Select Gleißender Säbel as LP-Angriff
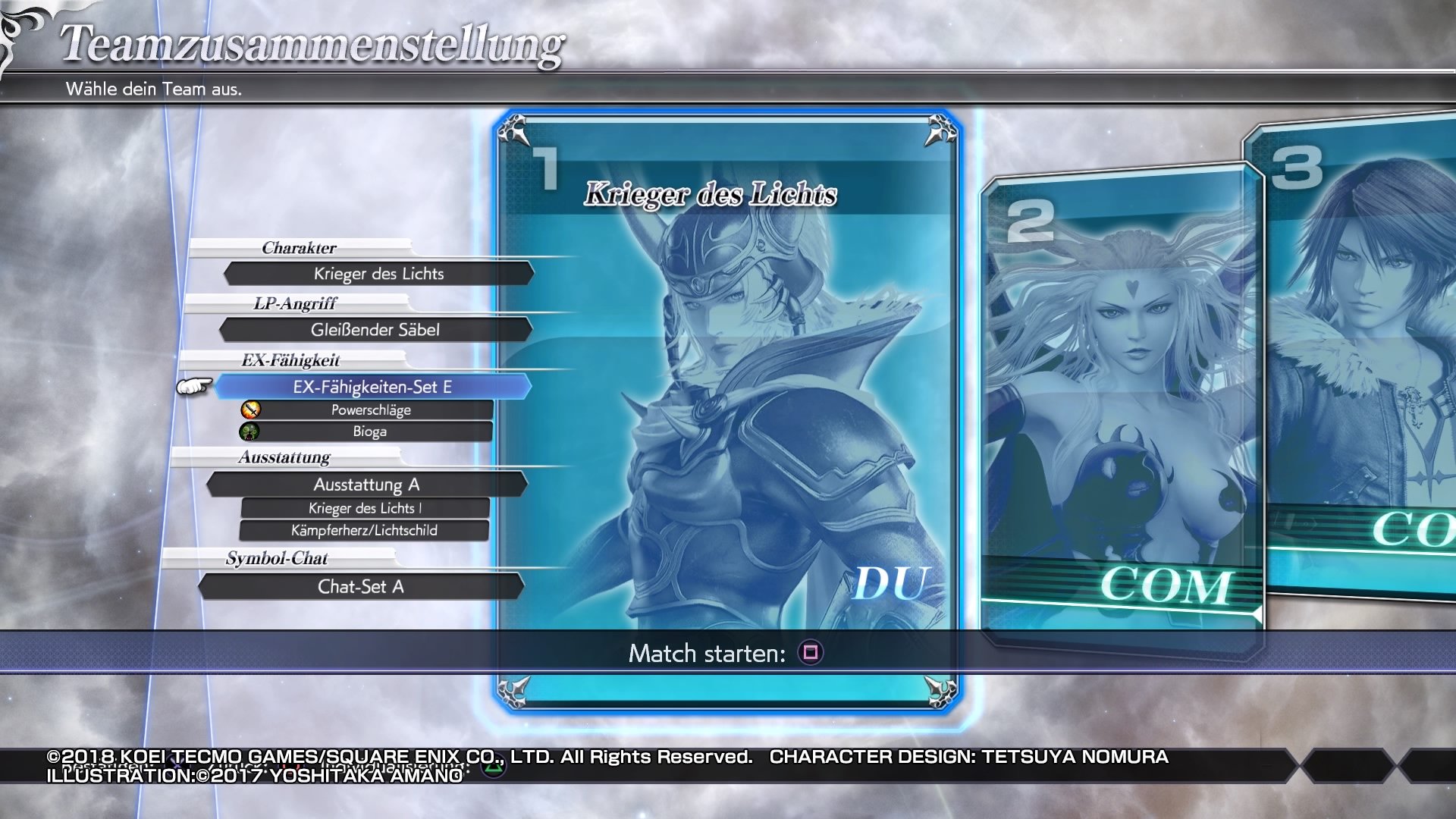Image resolution: width=1456 pixels, height=819 pixels. coord(376,329)
